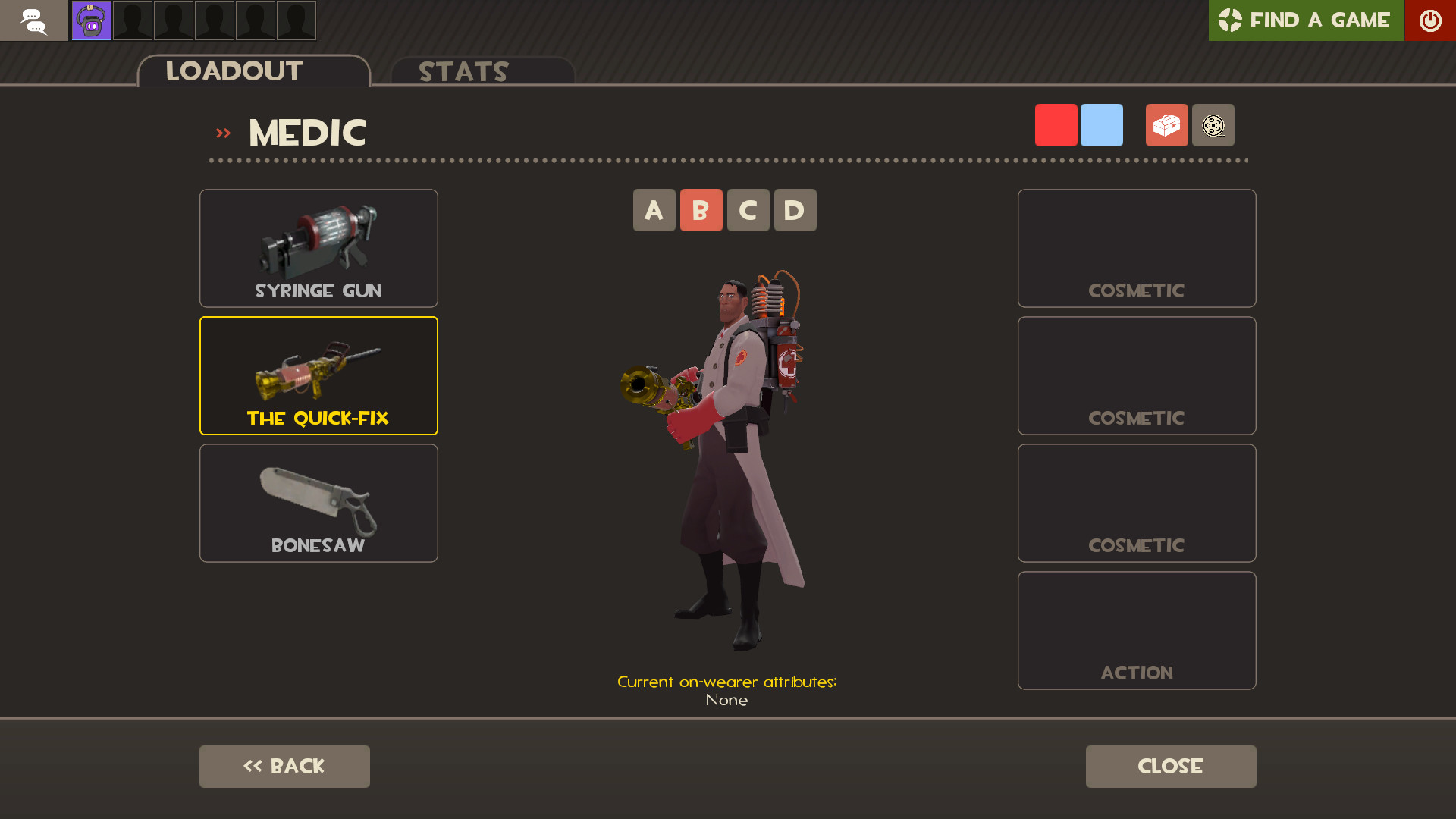Switch to BLU team view
The image size is (1456, 819).
point(1101,124)
